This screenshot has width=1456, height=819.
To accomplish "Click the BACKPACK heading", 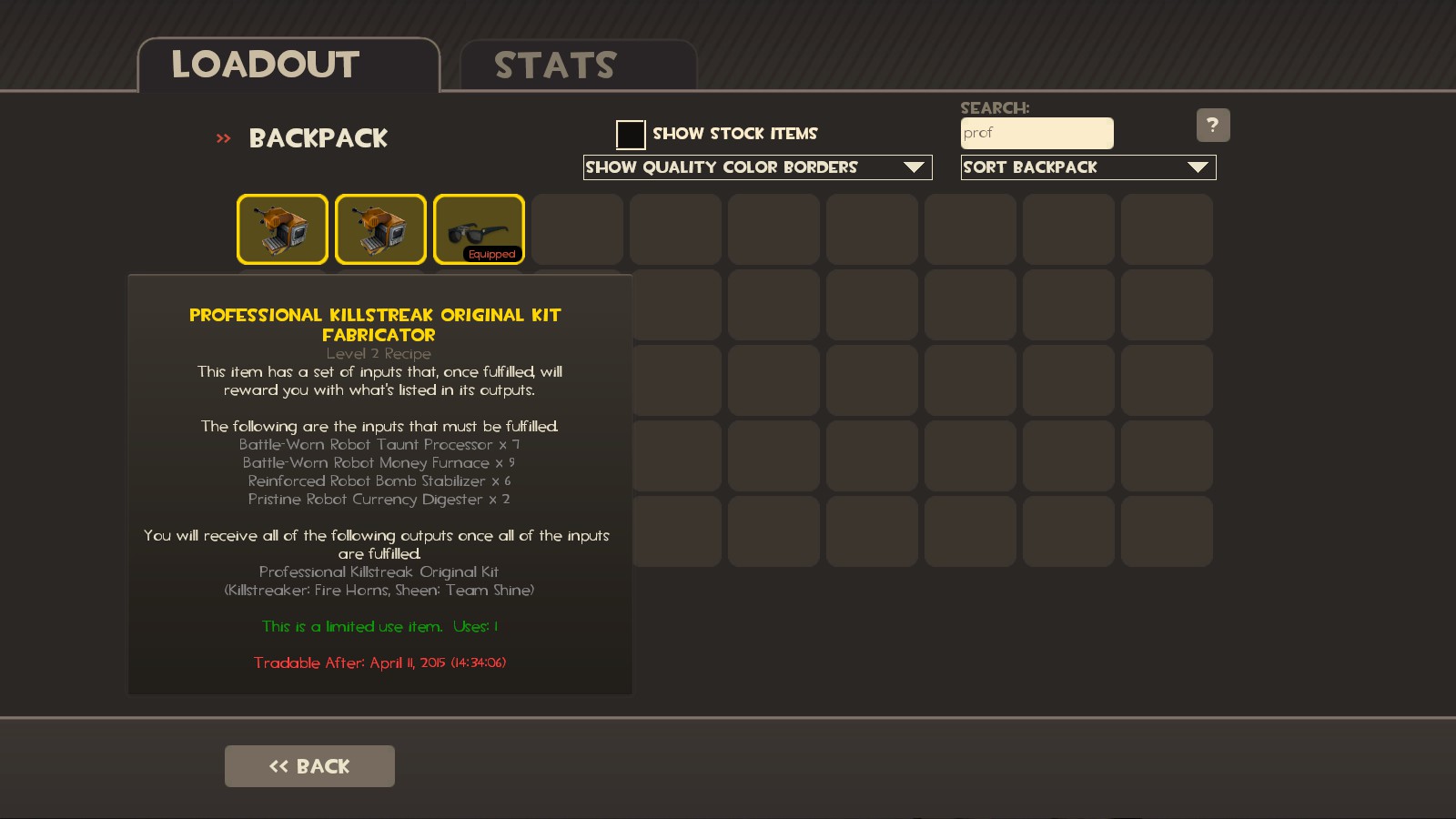I will [318, 138].
